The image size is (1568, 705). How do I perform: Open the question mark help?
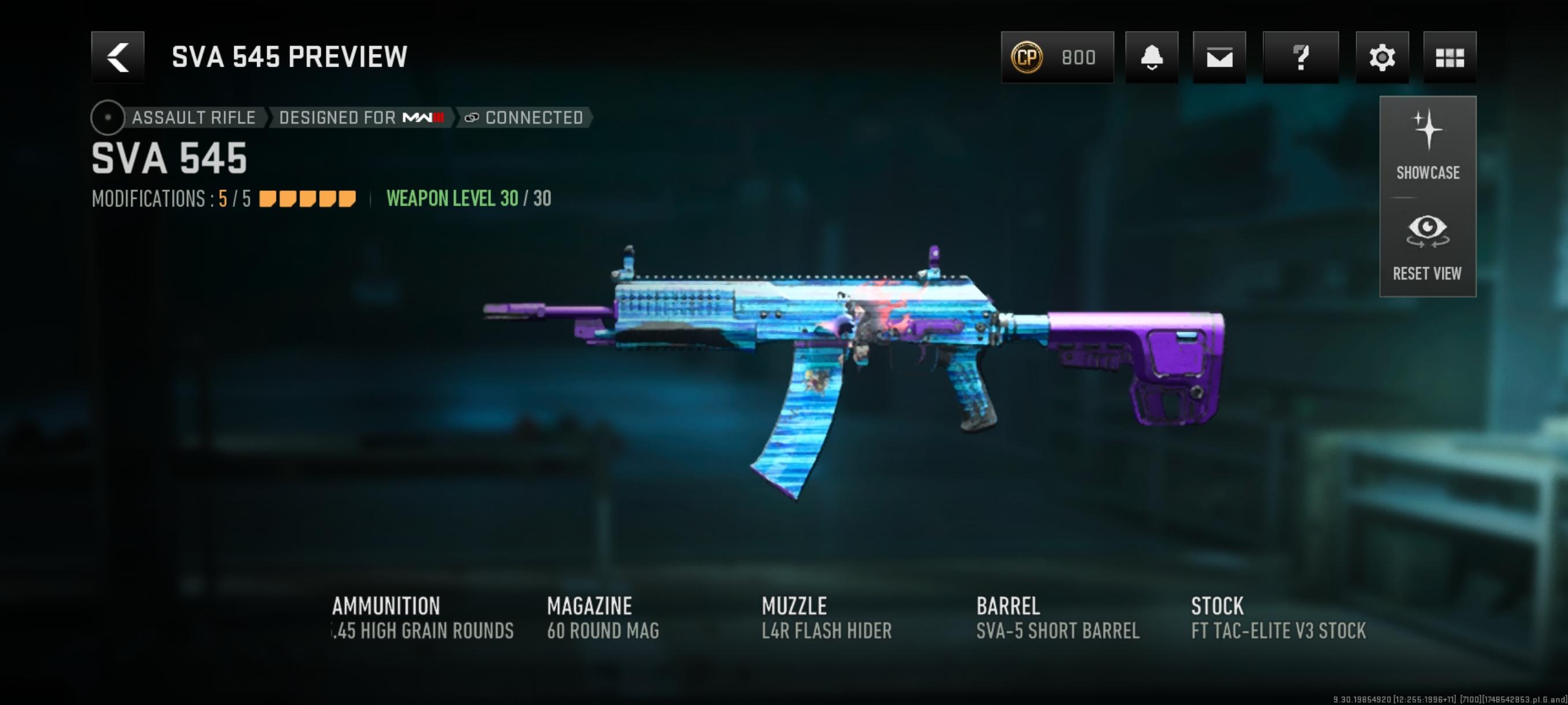pyautogui.click(x=1300, y=57)
